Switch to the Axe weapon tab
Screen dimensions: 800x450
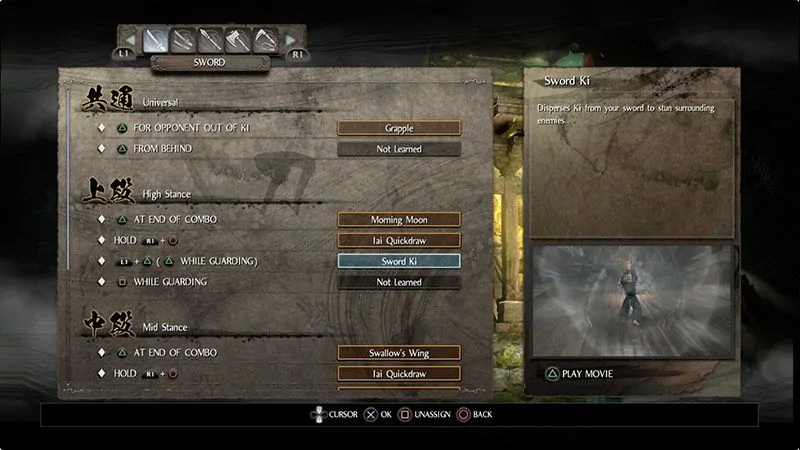click(x=238, y=40)
